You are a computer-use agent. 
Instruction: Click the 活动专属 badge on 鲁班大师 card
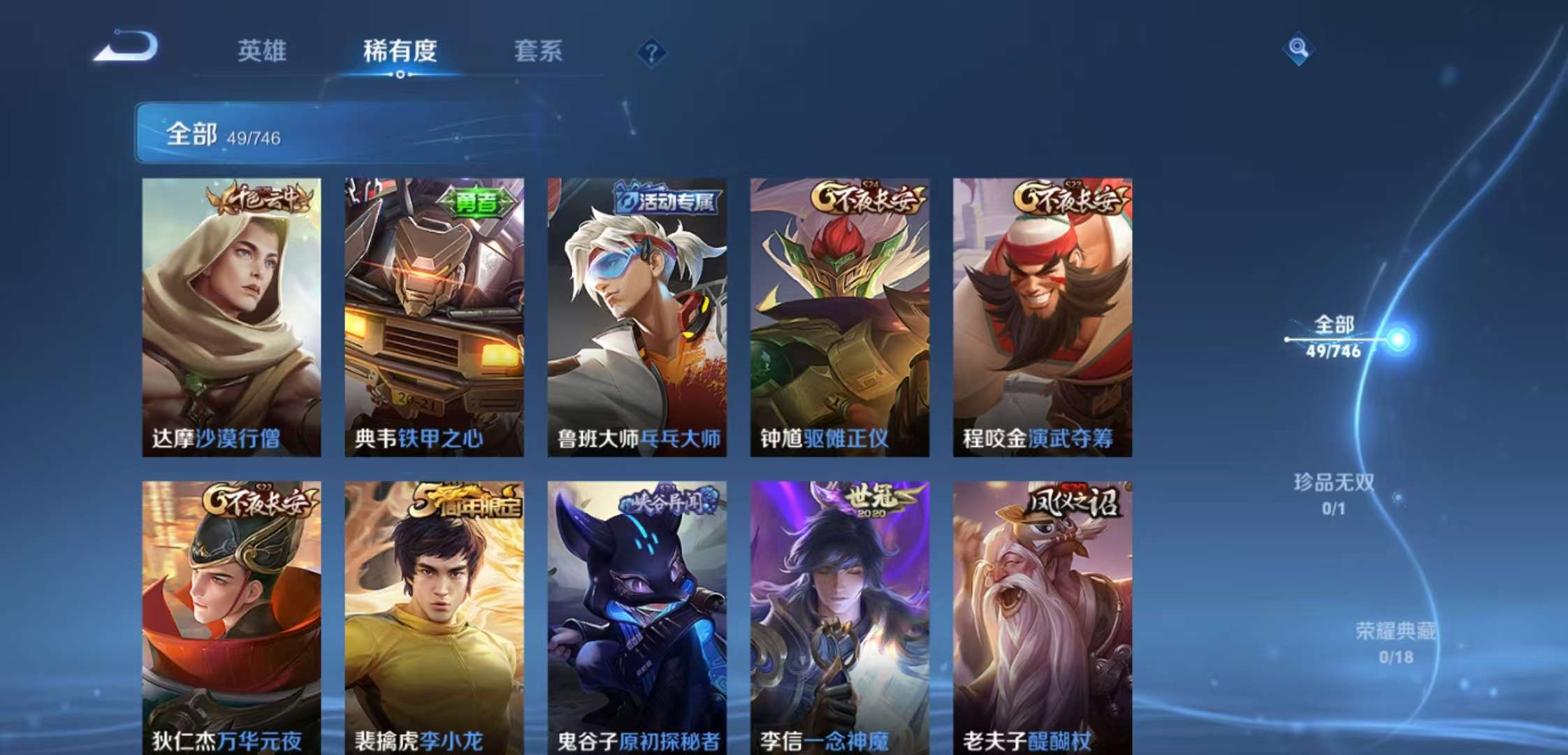pos(672,201)
